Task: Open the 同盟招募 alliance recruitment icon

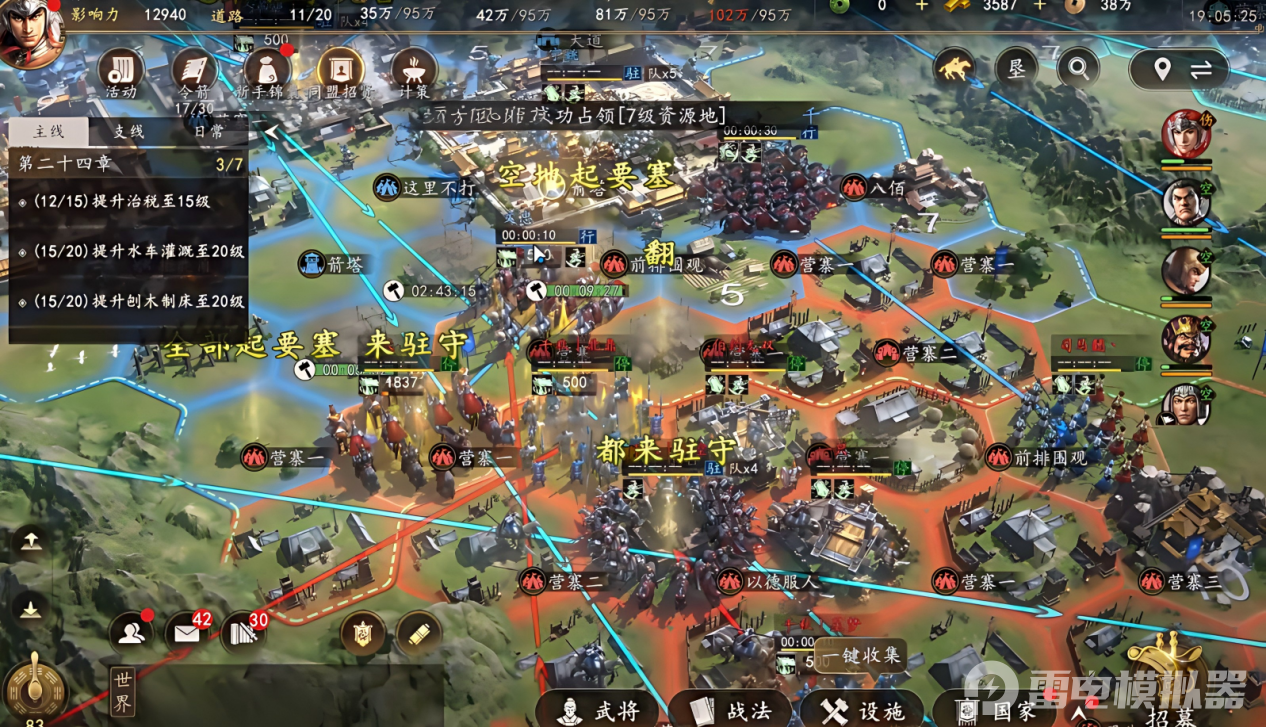Action: (x=340, y=72)
